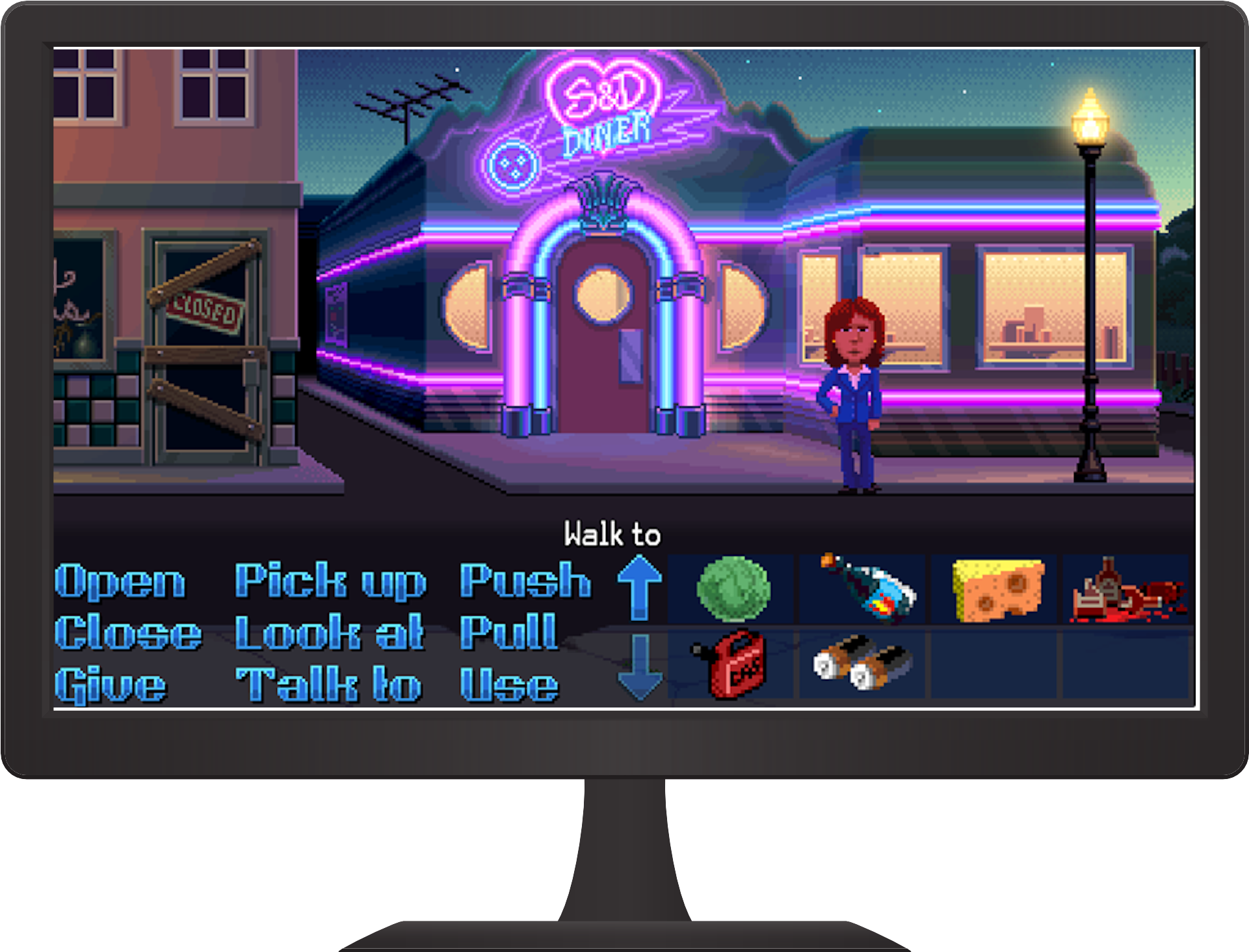Viewport: 1249px width, 952px height.
Task: Choose the Close verb
Action: point(128,633)
